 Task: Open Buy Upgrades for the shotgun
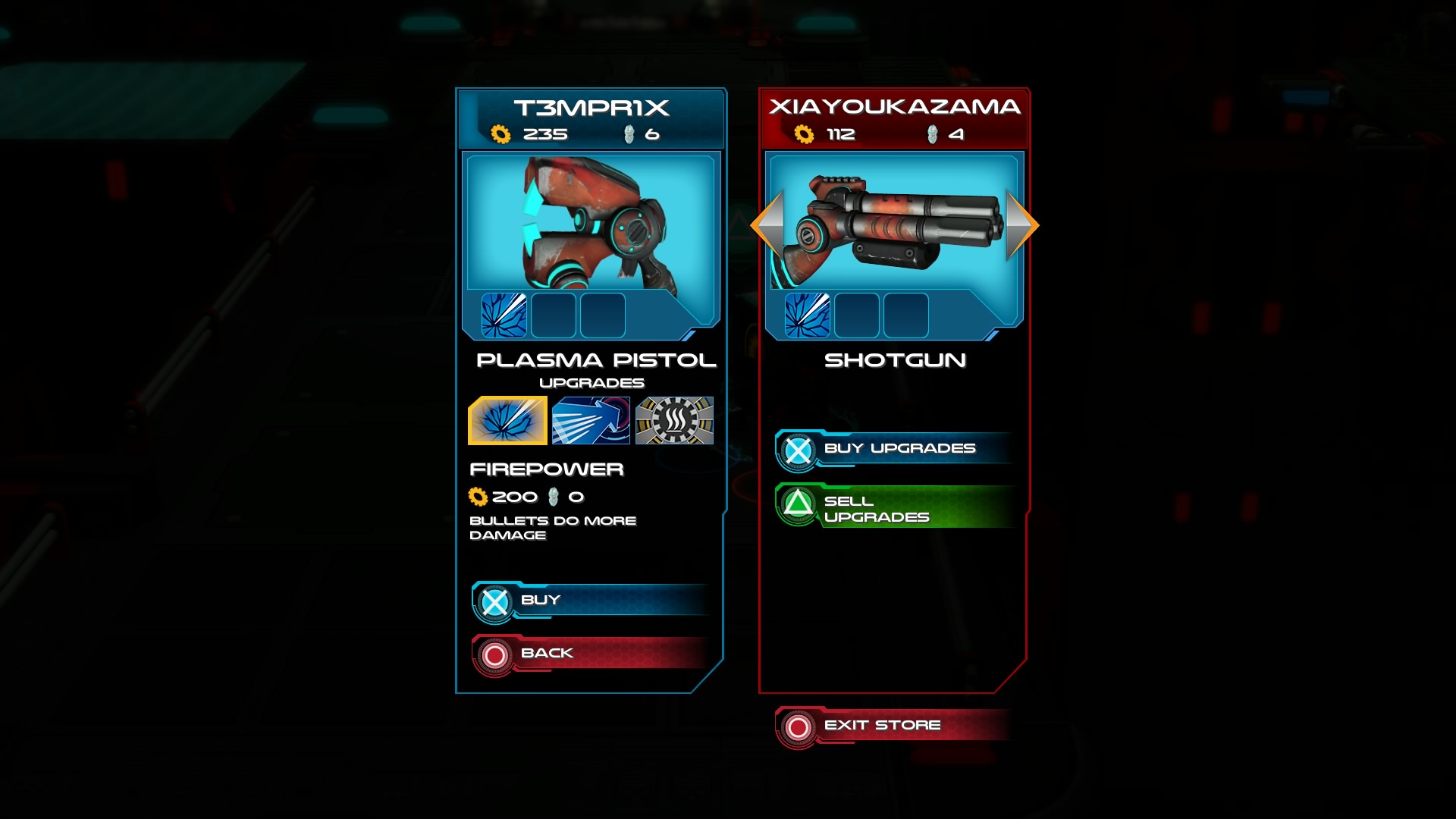[x=895, y=449]
